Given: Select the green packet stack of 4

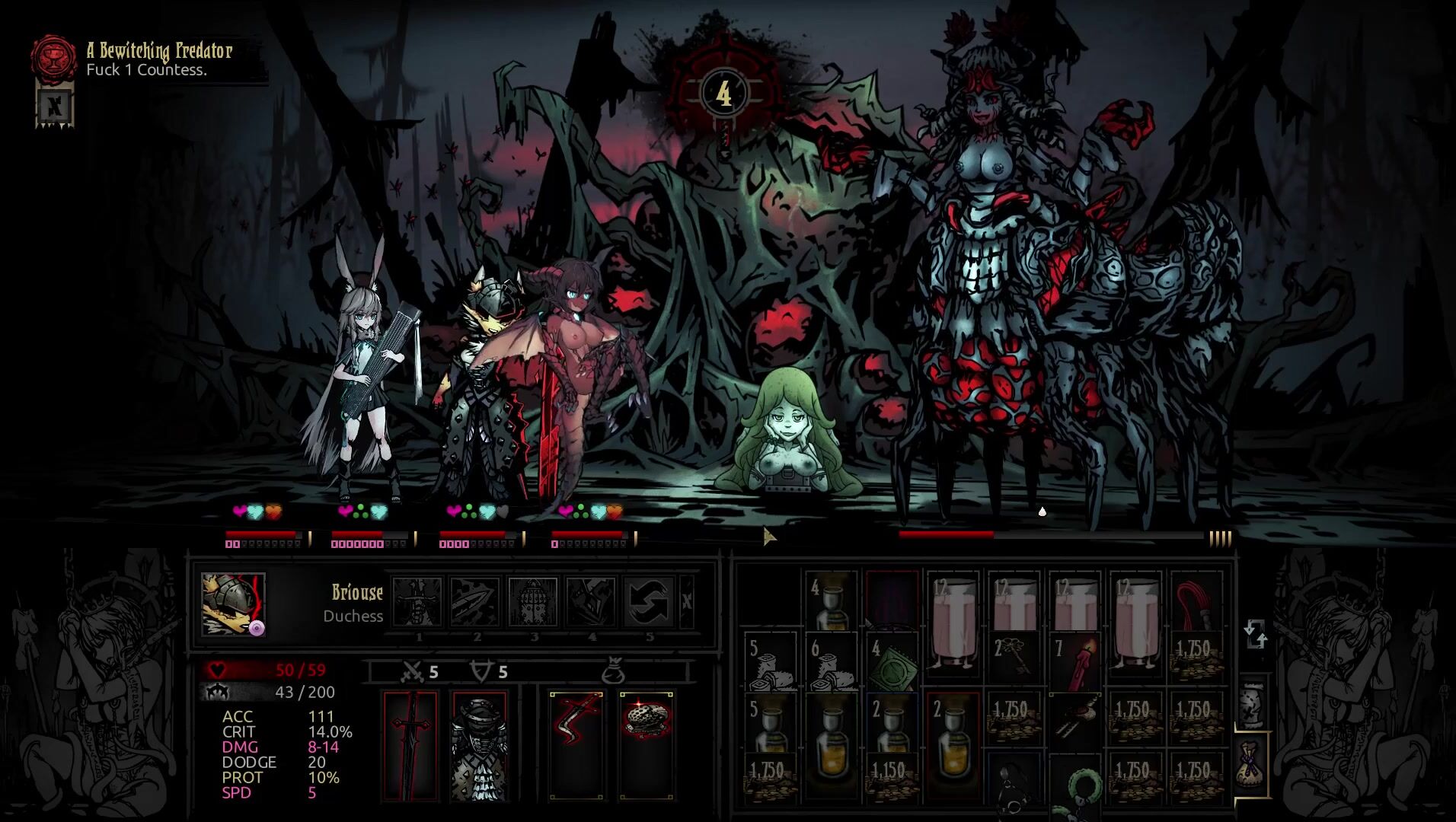Looking at the screenshot, I should (892, 660).
